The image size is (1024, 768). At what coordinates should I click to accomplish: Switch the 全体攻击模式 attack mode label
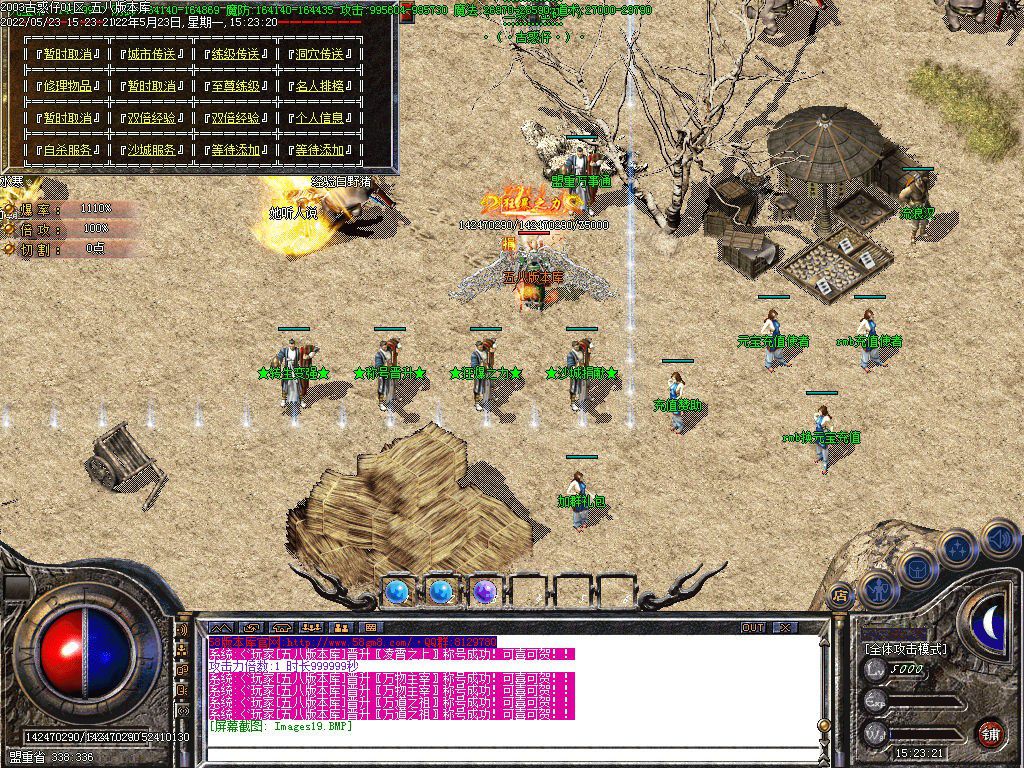pyautogui.click(x=905, y=649)
